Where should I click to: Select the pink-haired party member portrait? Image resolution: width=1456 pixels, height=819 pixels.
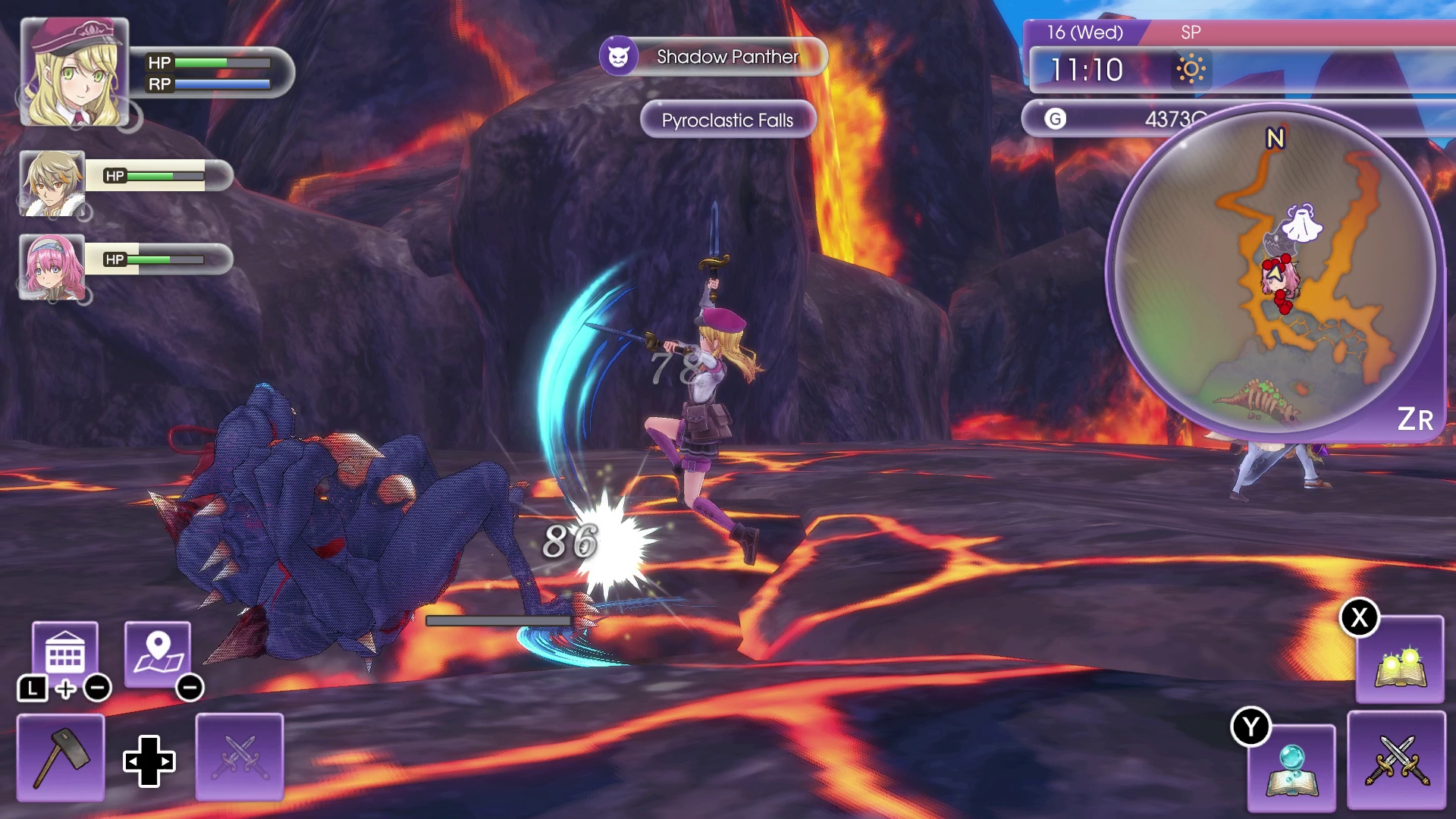click(52, 267)
